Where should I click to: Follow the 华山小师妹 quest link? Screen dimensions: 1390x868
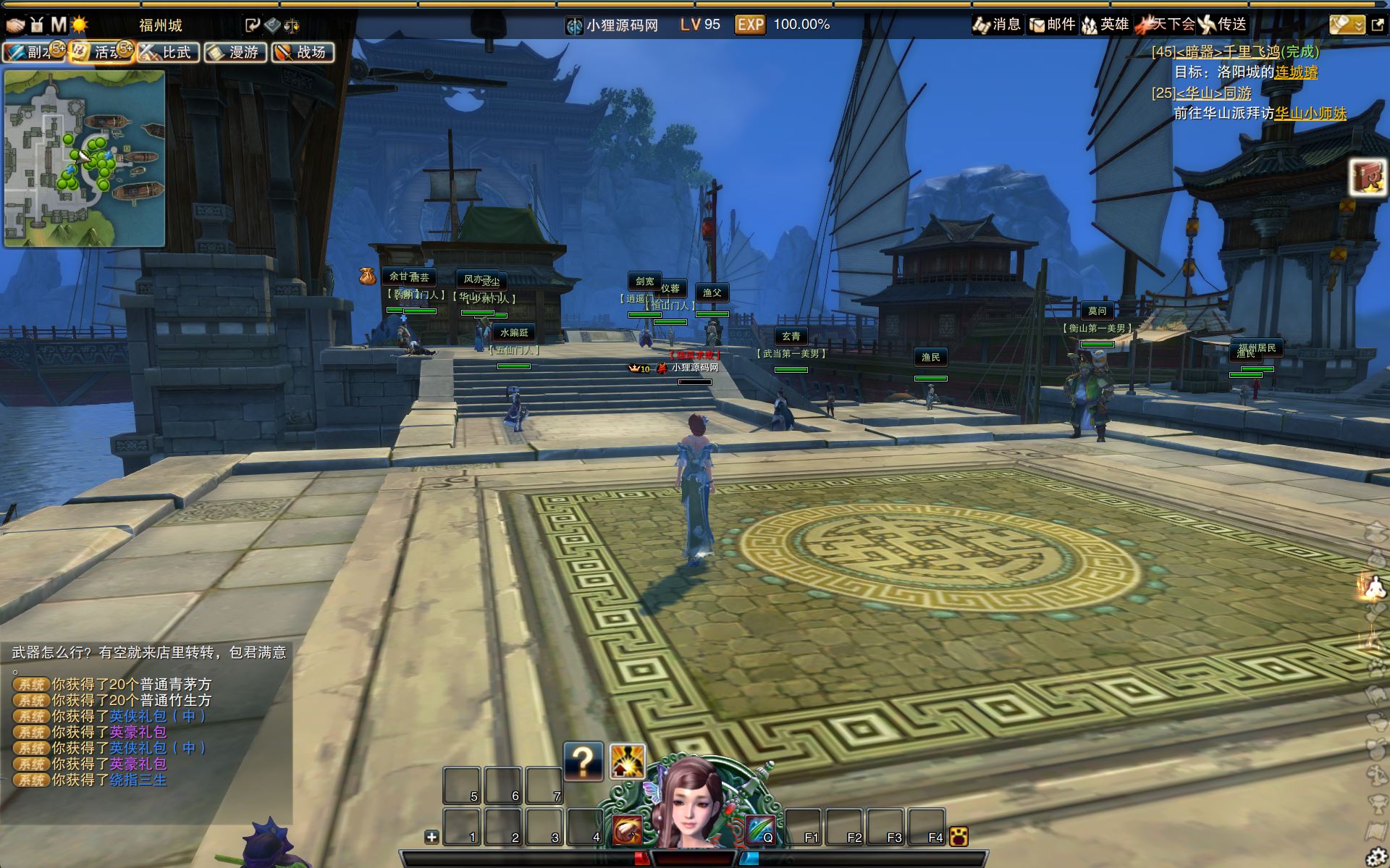1310,114
